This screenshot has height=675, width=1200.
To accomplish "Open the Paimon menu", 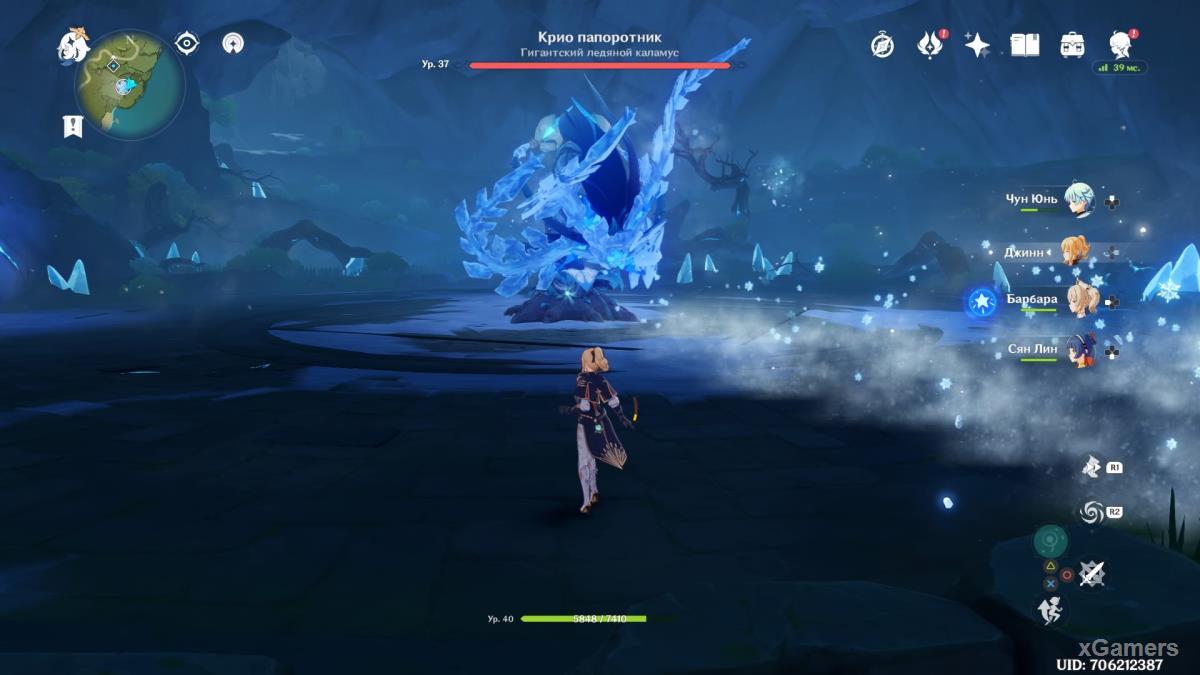I will point(73,45).
